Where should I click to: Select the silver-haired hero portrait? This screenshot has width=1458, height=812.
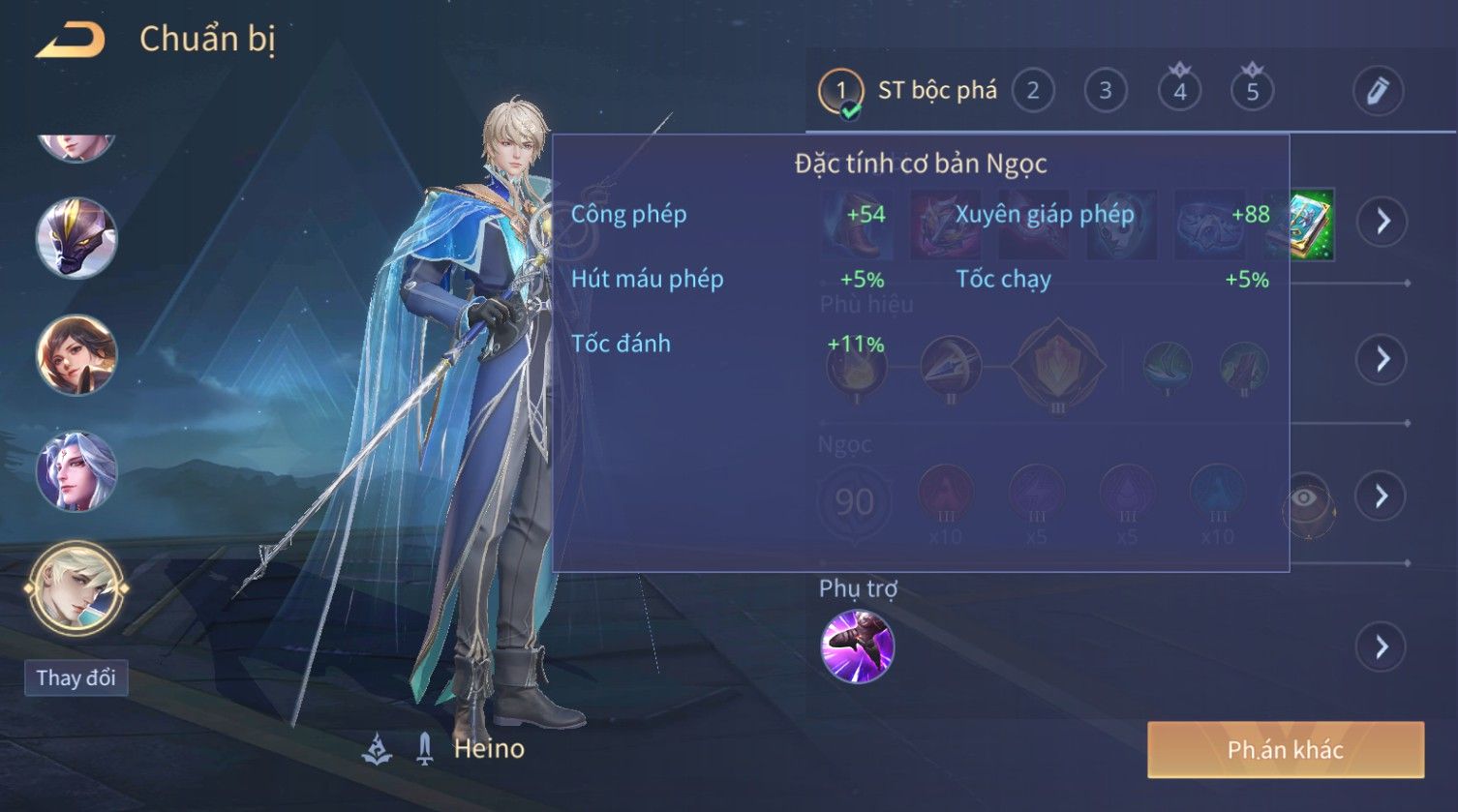(x=76, y=471)
